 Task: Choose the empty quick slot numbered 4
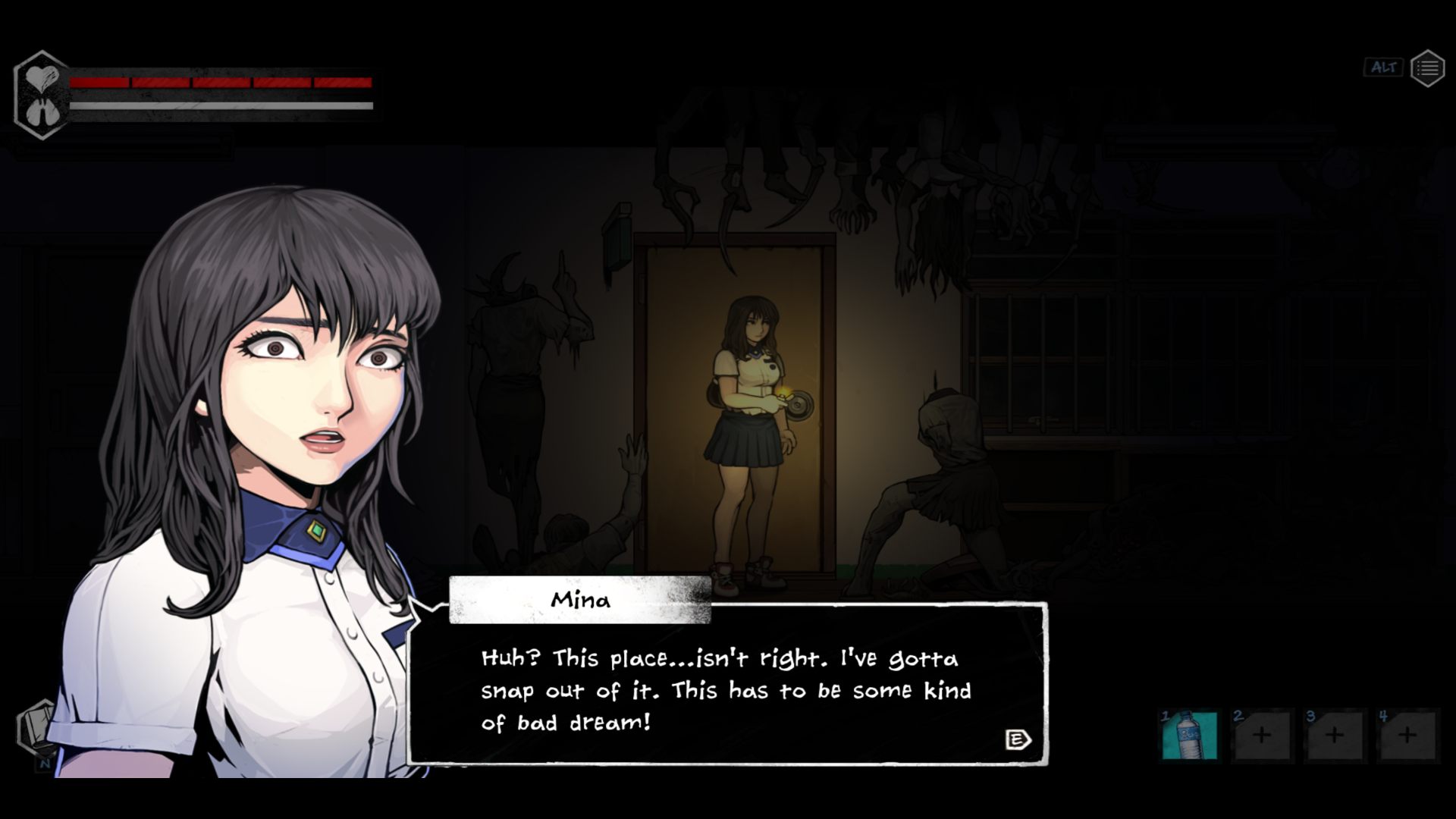(1407, 735)
